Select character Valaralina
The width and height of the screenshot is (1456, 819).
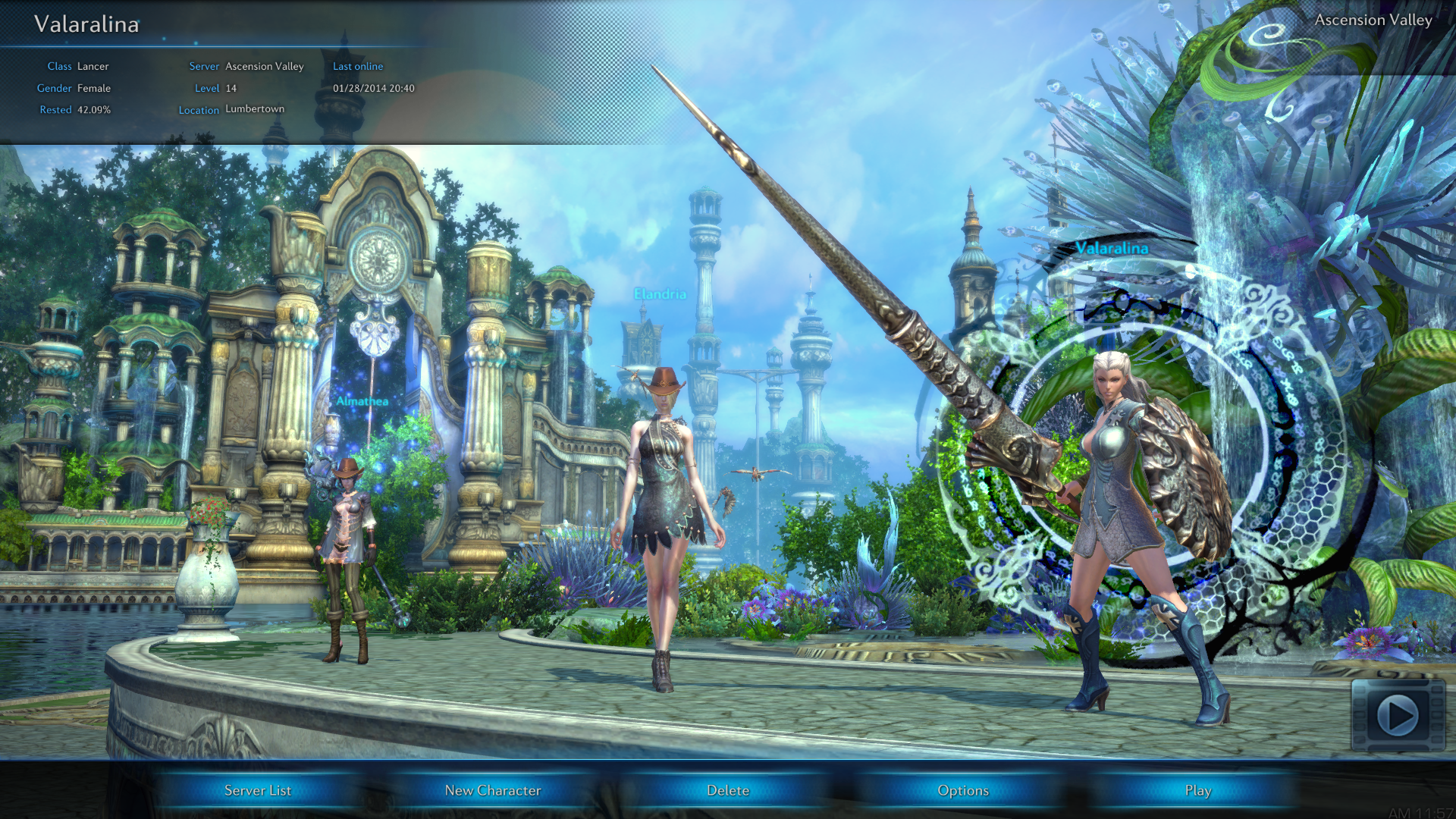(x=1122, y=516)
